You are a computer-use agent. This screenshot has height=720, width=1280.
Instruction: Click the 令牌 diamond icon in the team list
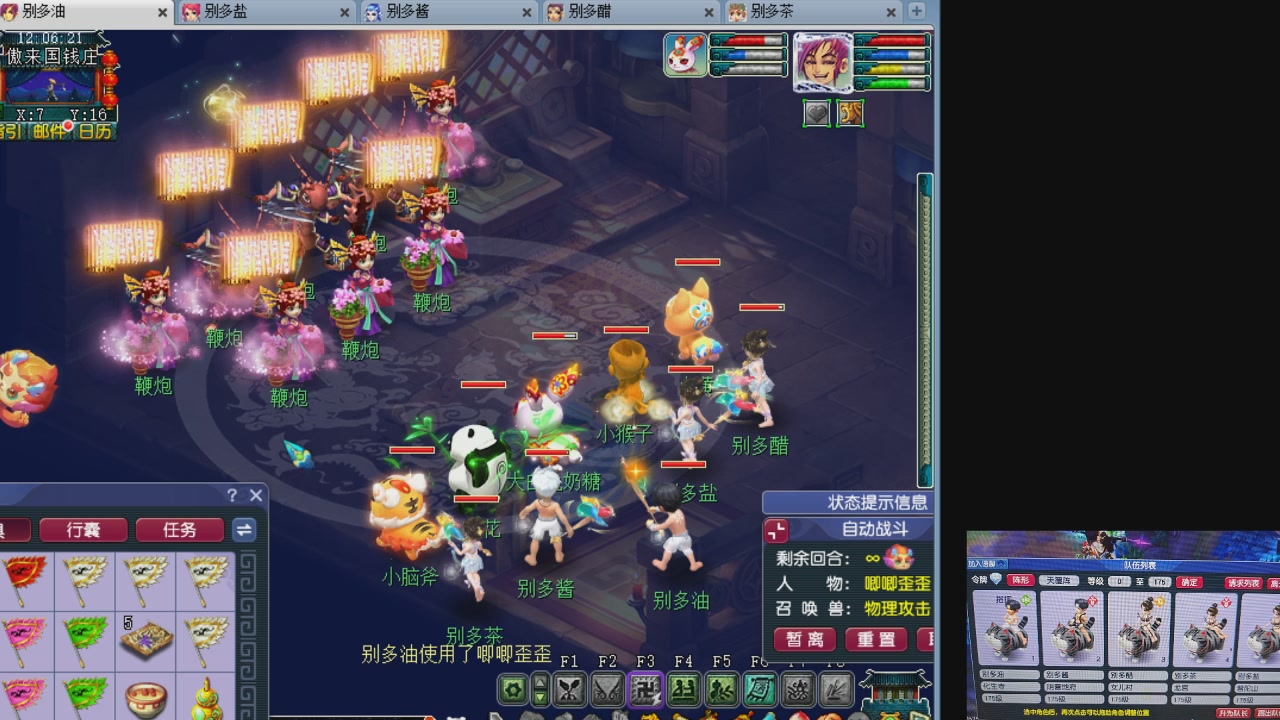[996, 580]
